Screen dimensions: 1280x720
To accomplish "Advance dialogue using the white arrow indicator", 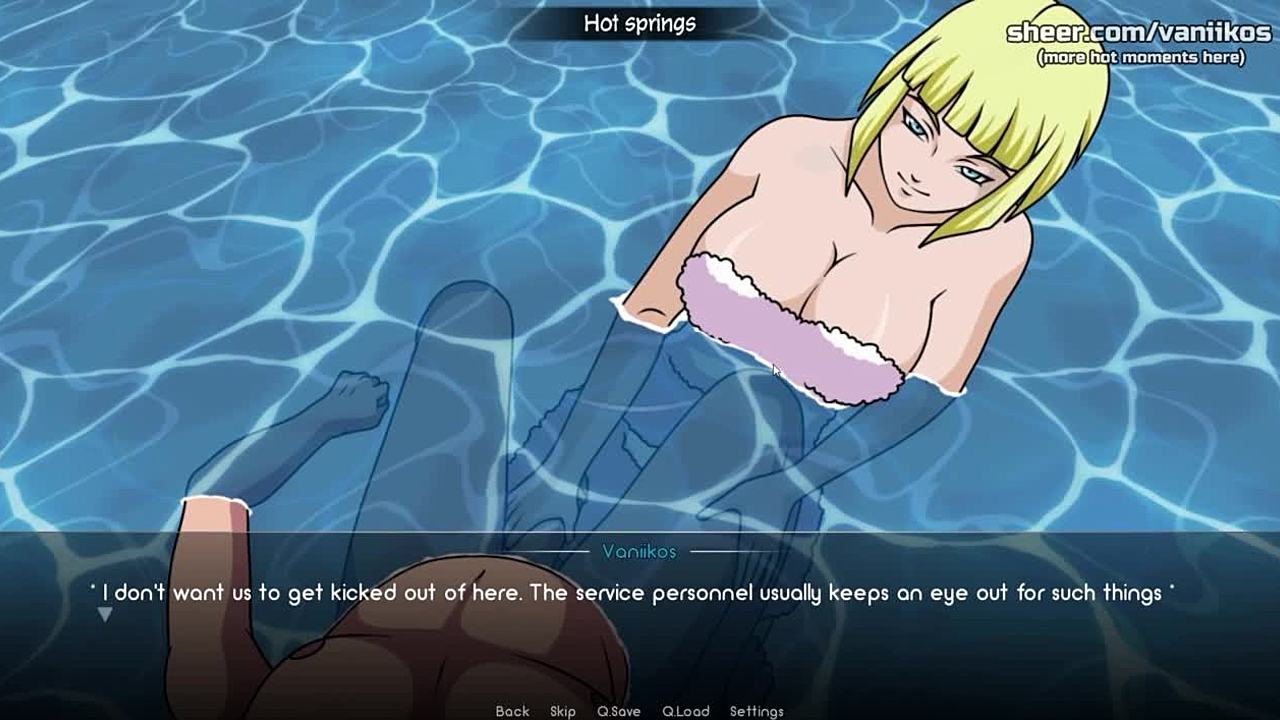I will [104, 615].
